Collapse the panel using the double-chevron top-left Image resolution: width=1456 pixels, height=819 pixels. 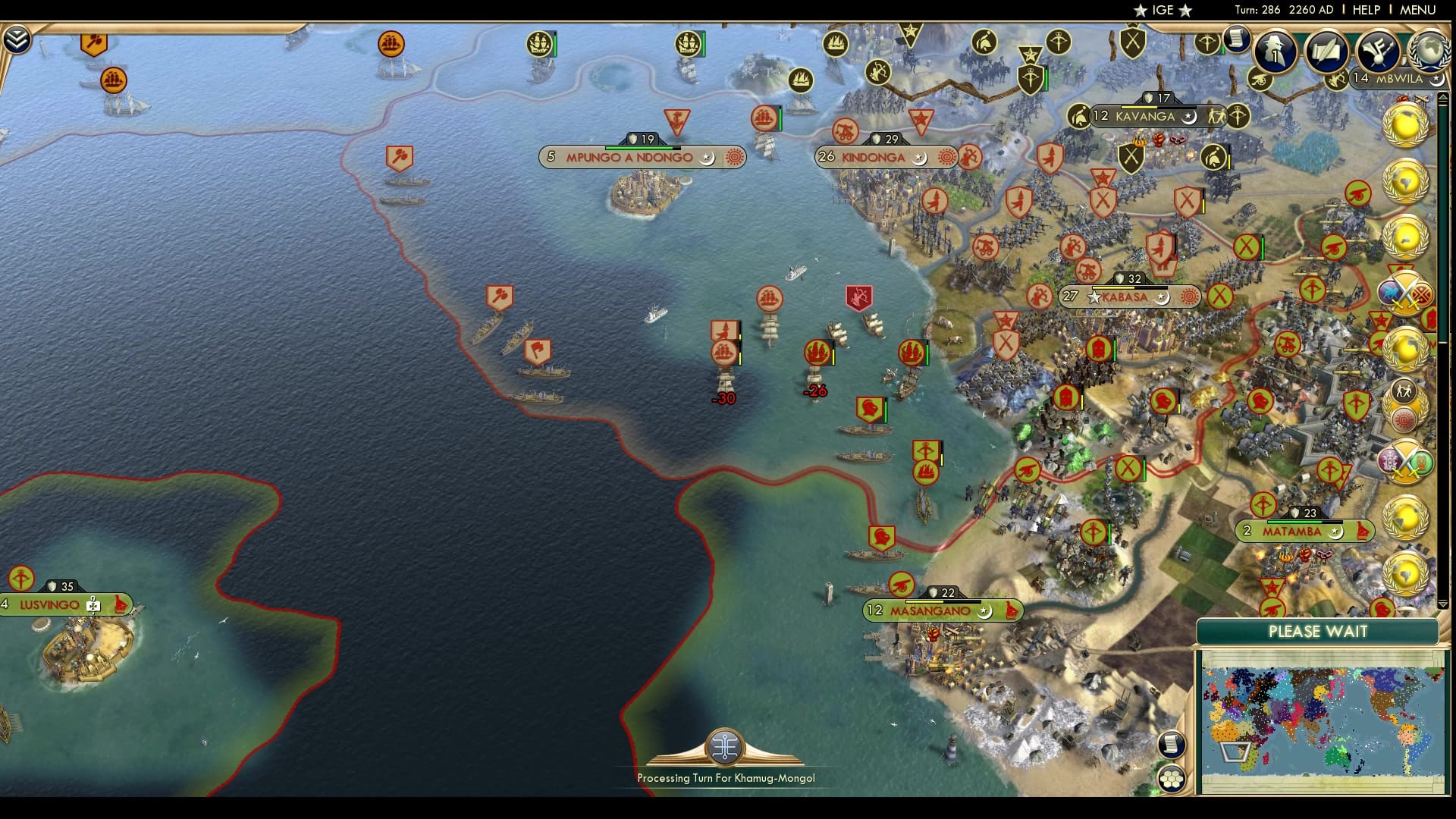pyautogui.click(x=18, y=36)
